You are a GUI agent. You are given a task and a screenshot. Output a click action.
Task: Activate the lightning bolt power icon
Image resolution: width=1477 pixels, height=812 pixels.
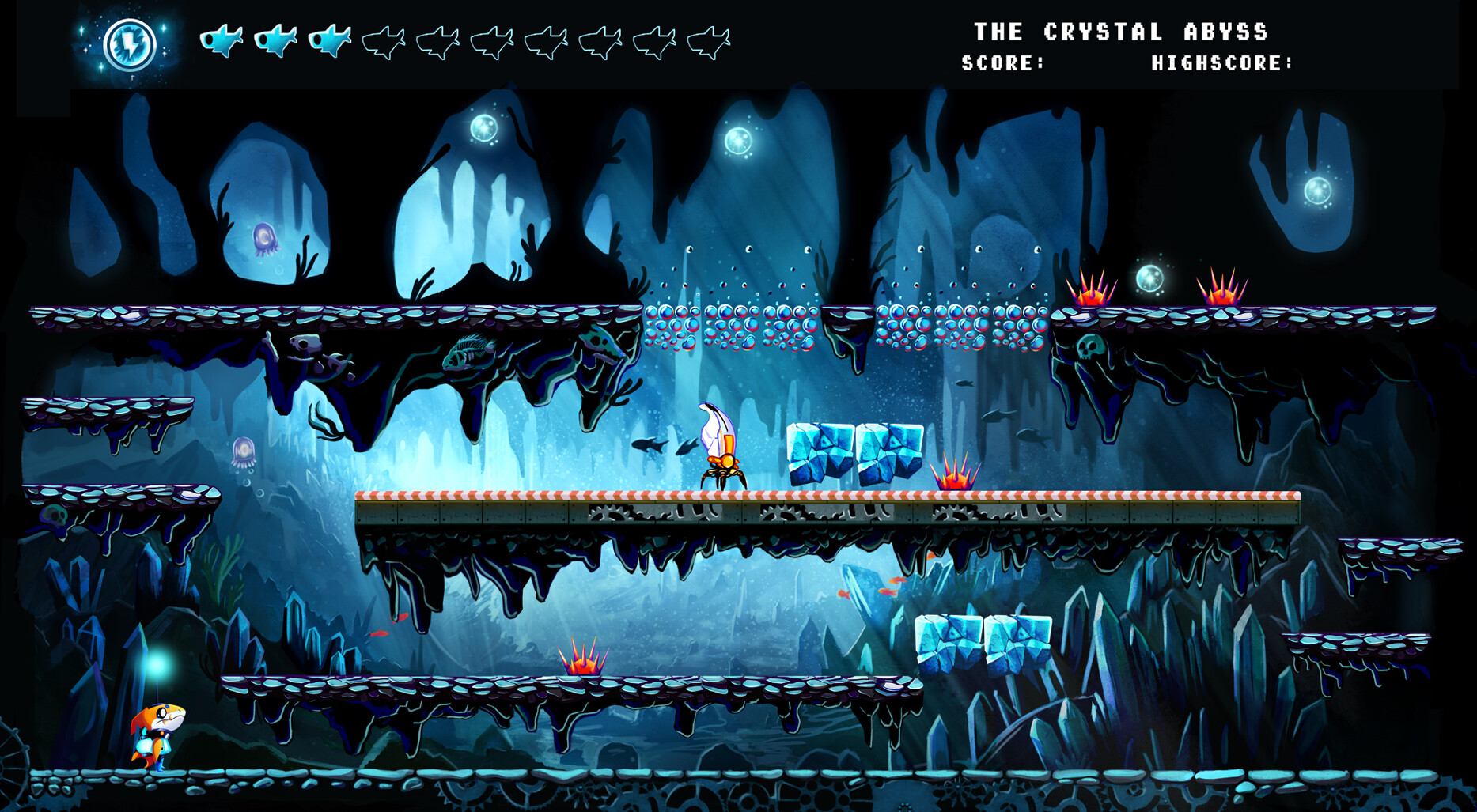129,44
